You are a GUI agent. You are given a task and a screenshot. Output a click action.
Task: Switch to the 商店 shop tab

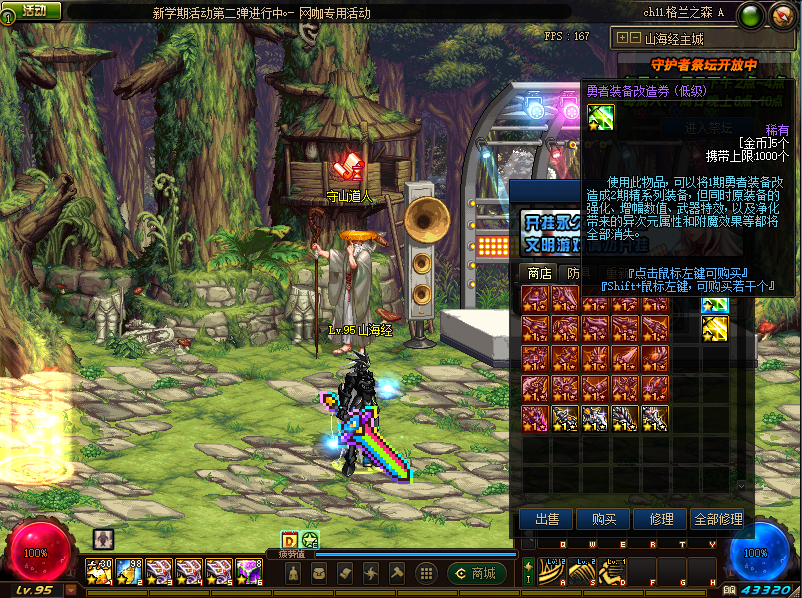pyautogui.click(x=539, y=273)
